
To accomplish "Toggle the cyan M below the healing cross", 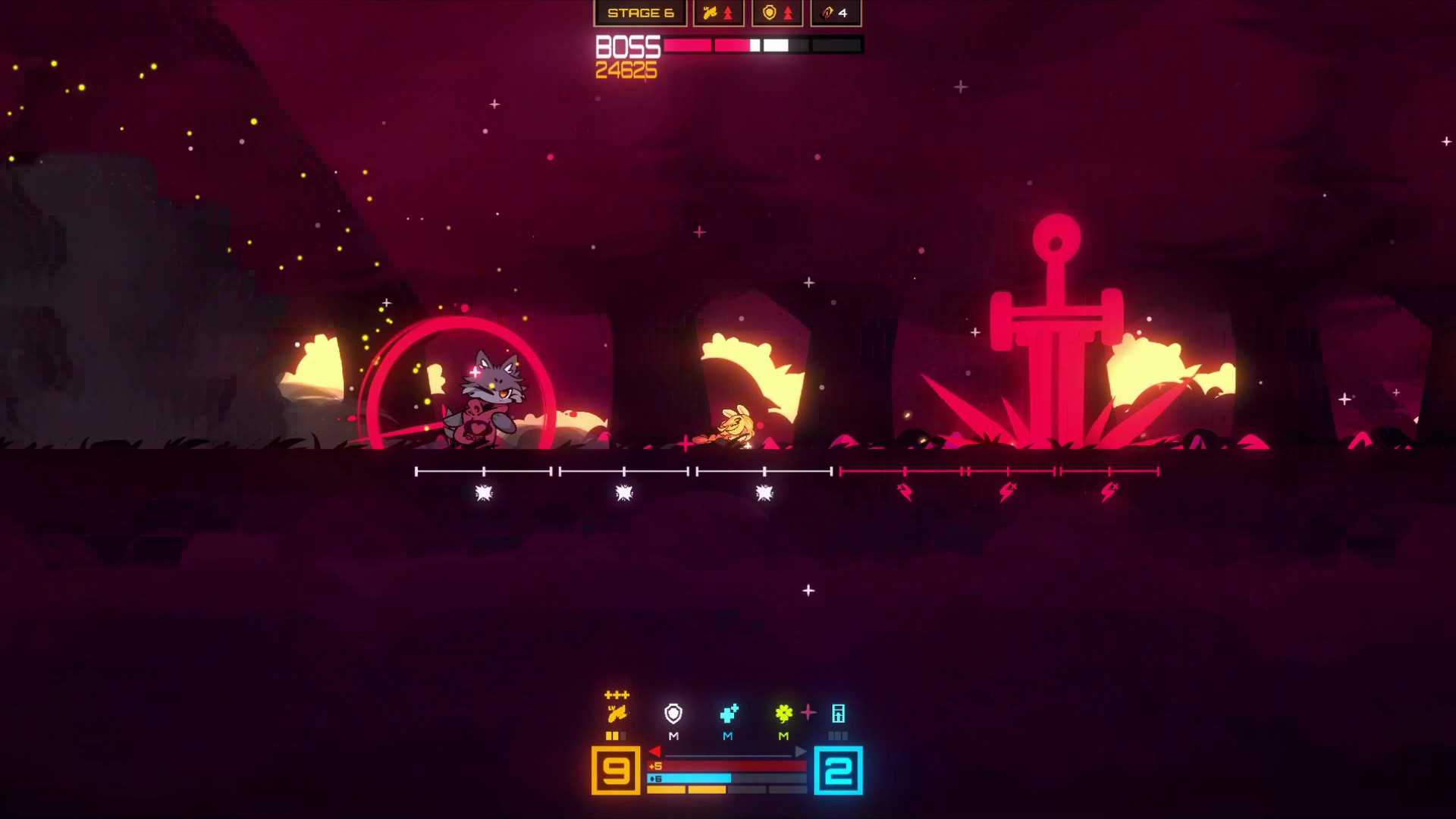I will coord(727,736).
